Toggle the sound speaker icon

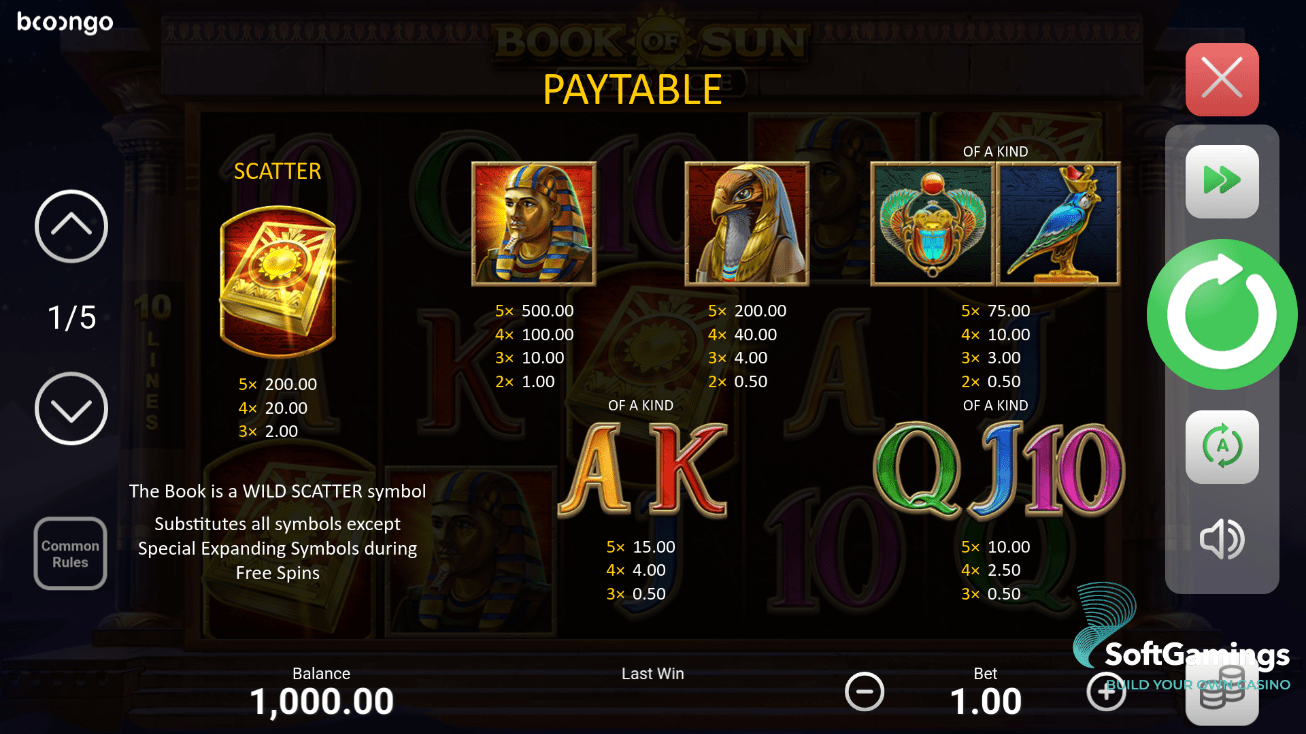click(1222, 540)
